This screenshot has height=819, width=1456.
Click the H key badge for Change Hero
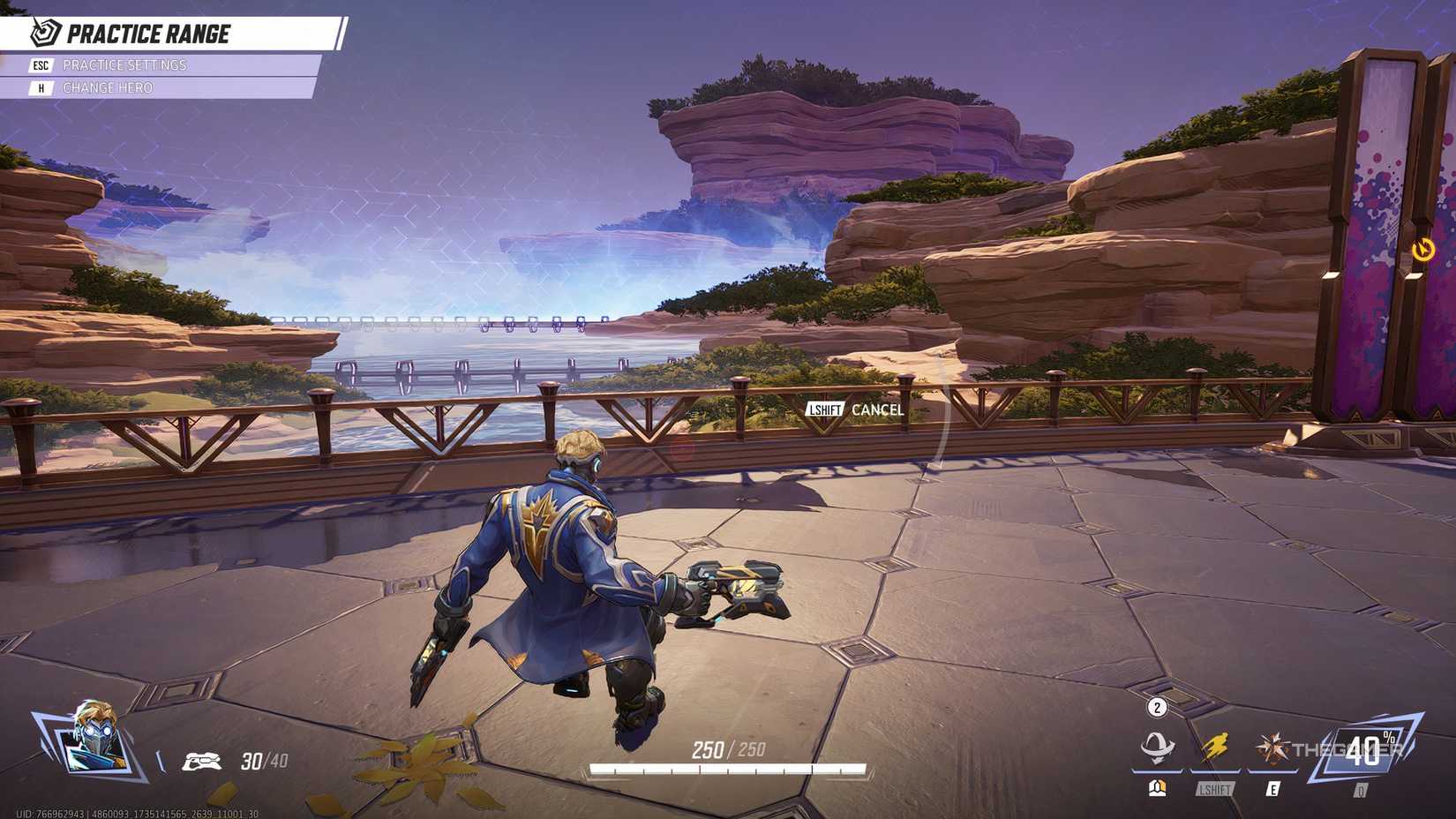pyautogui.click(x=41, y=87)
